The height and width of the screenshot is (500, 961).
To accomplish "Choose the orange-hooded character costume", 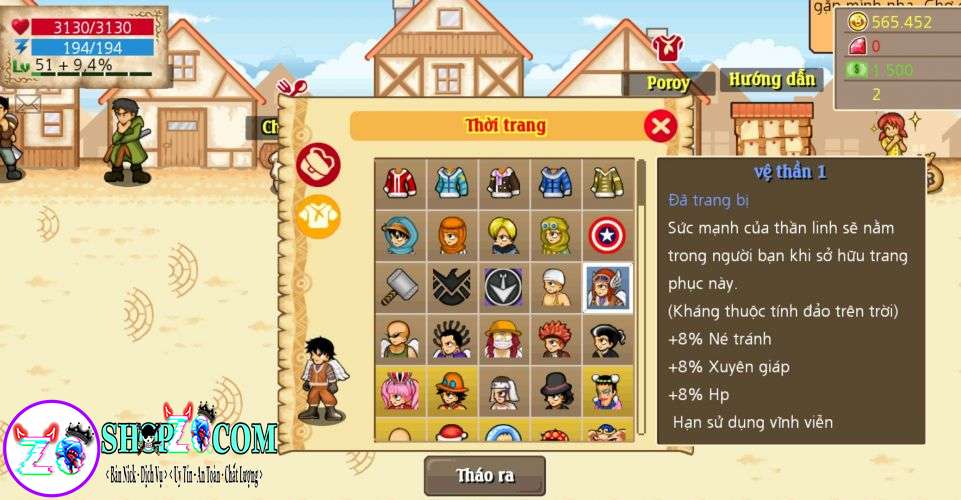I will pyautogui.click(x=452, y=234).
